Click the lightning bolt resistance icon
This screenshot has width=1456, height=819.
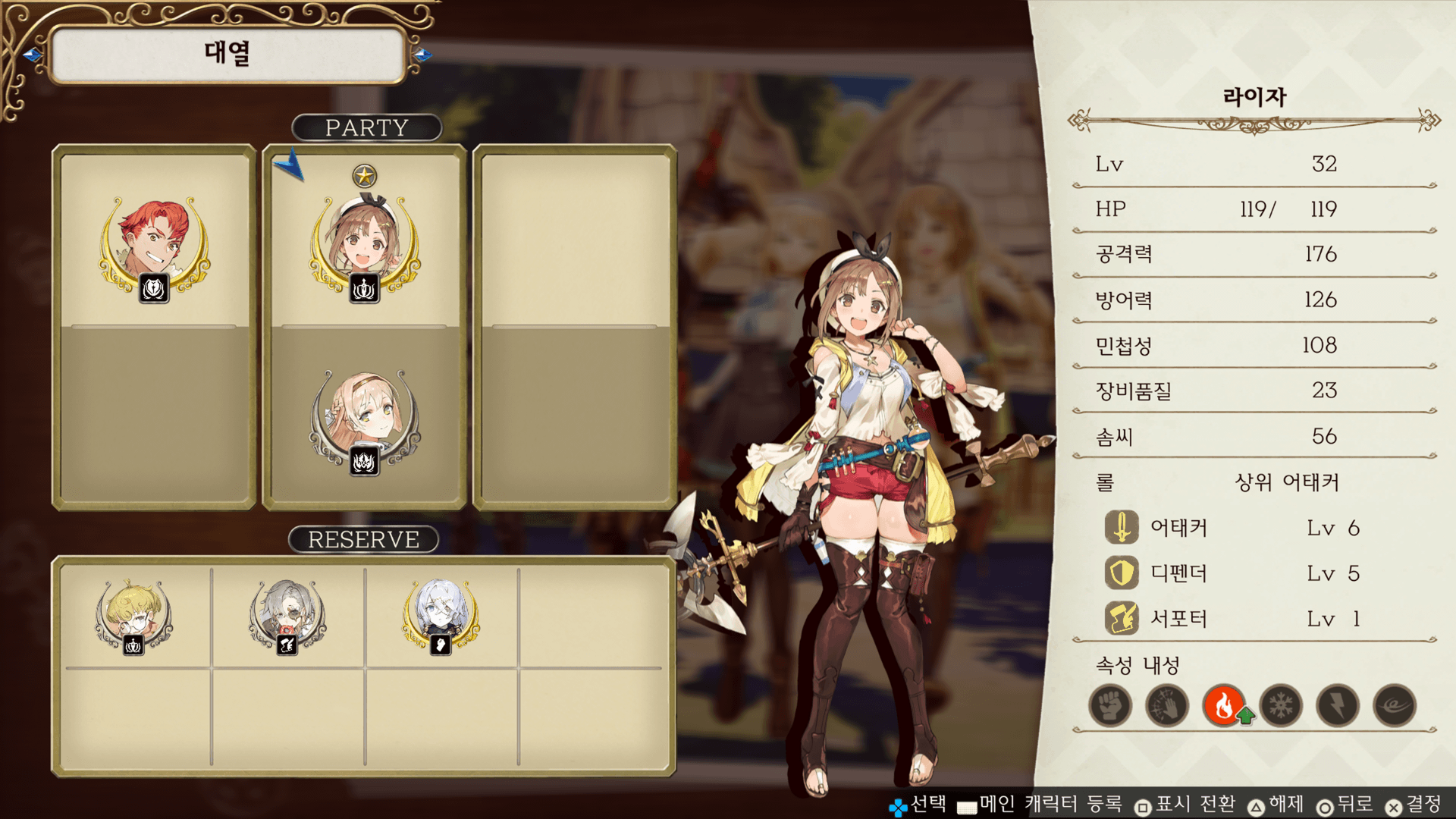coord(1338,706)
